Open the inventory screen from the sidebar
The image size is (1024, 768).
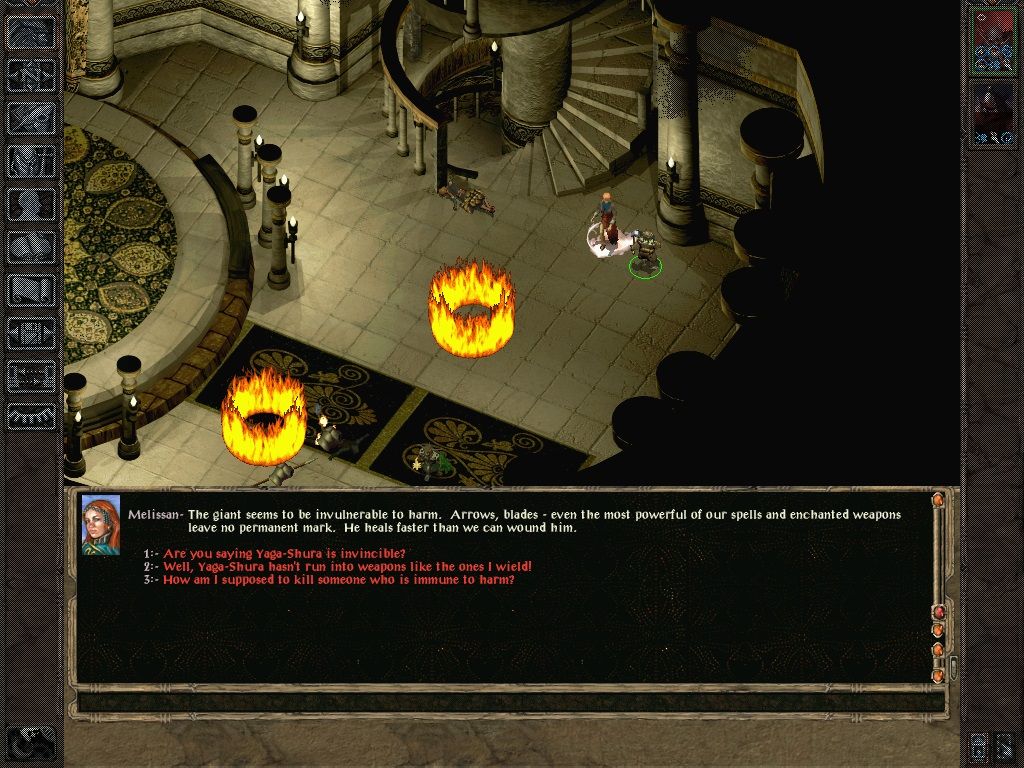click(31, 161)
